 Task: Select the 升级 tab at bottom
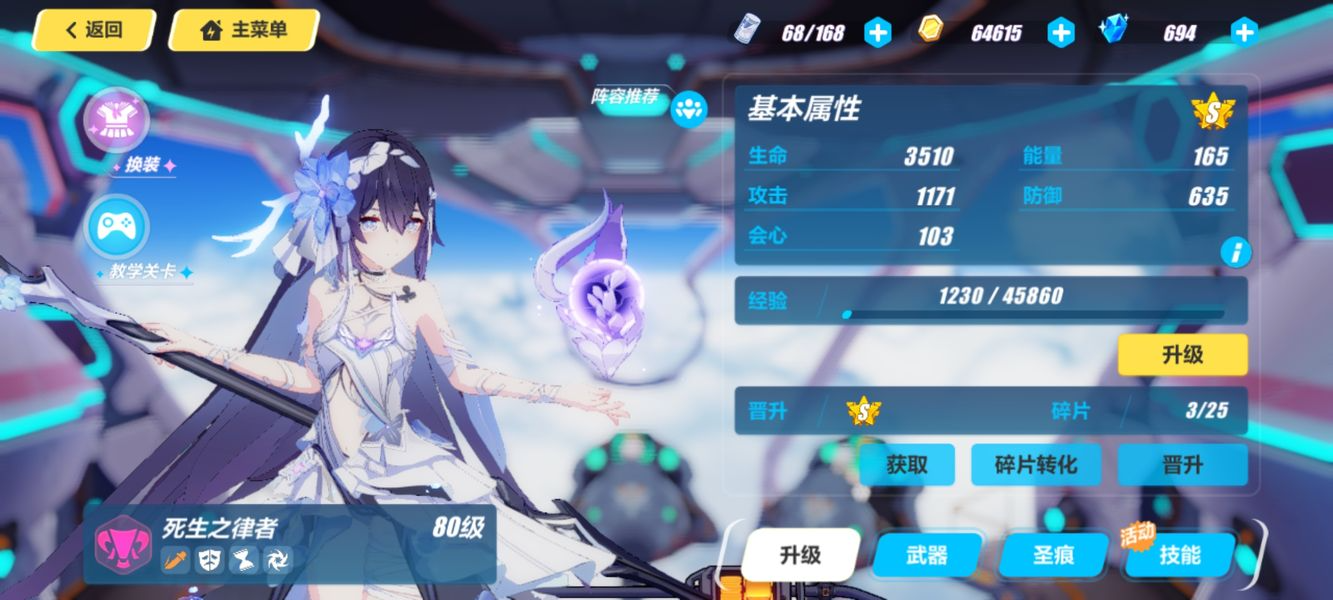(801, 554)
